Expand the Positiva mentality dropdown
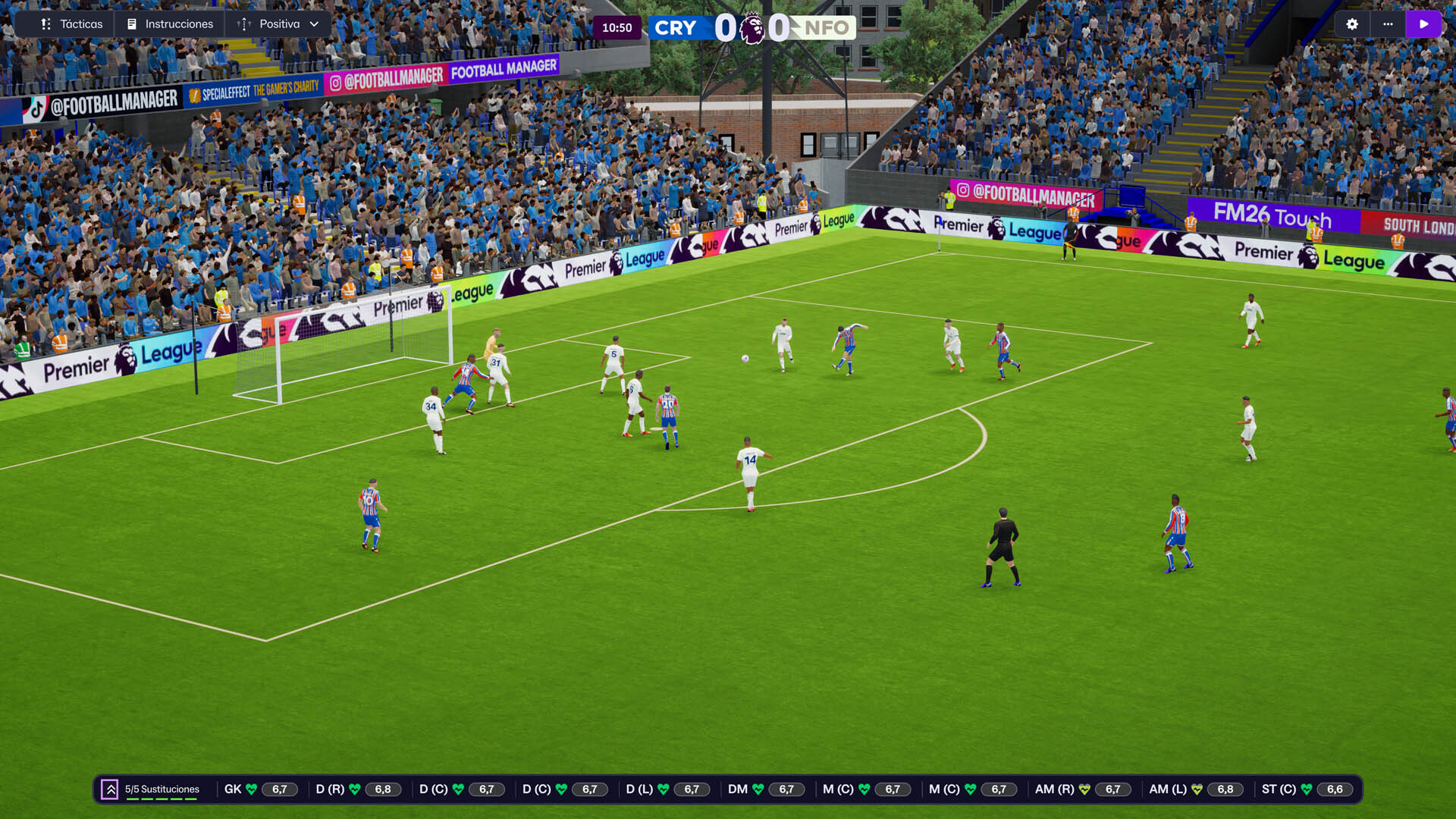This screenshot has width=1456, height=819. (x=279, y=24)
